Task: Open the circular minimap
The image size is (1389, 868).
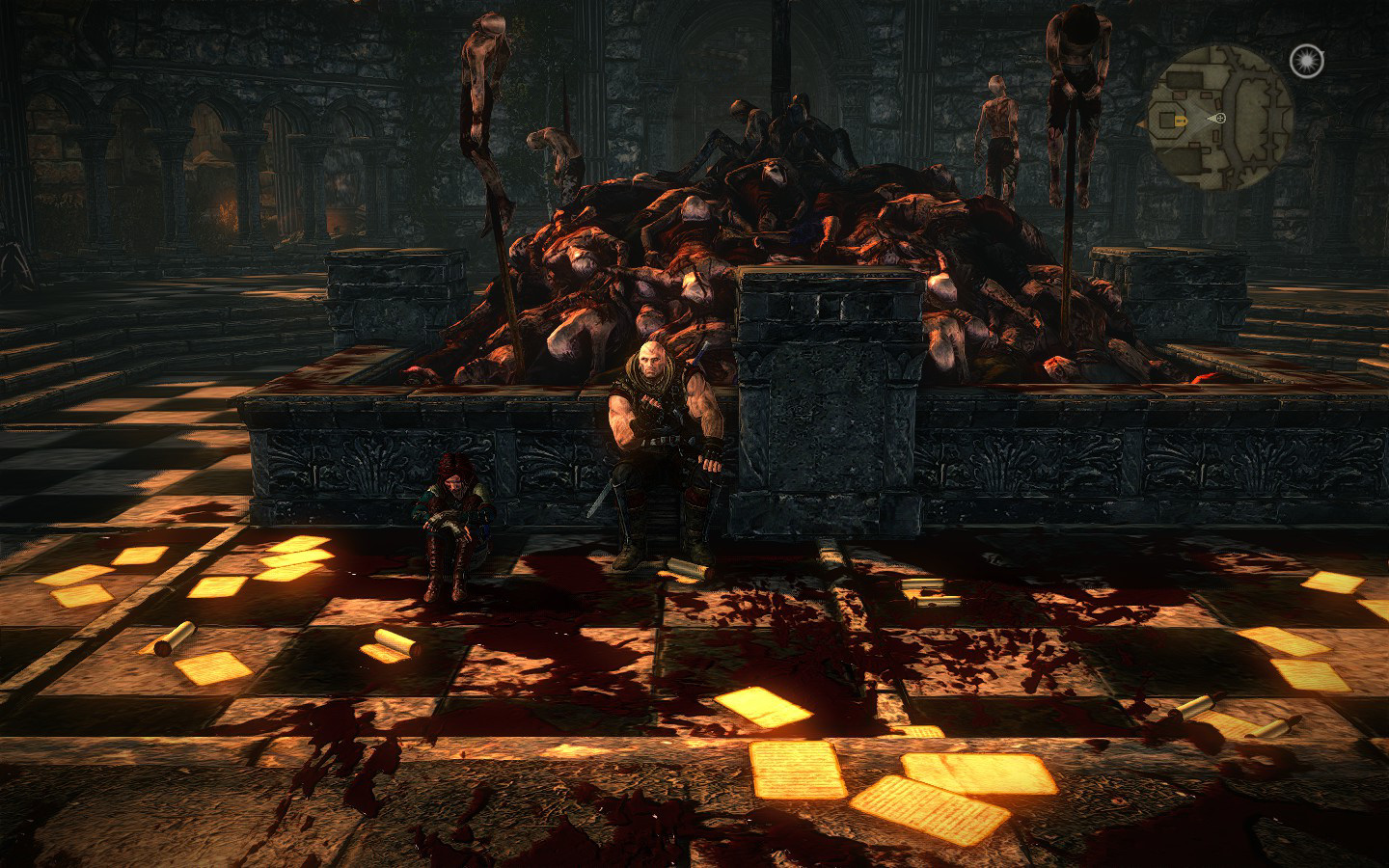Action: (x=1219, y=117)
